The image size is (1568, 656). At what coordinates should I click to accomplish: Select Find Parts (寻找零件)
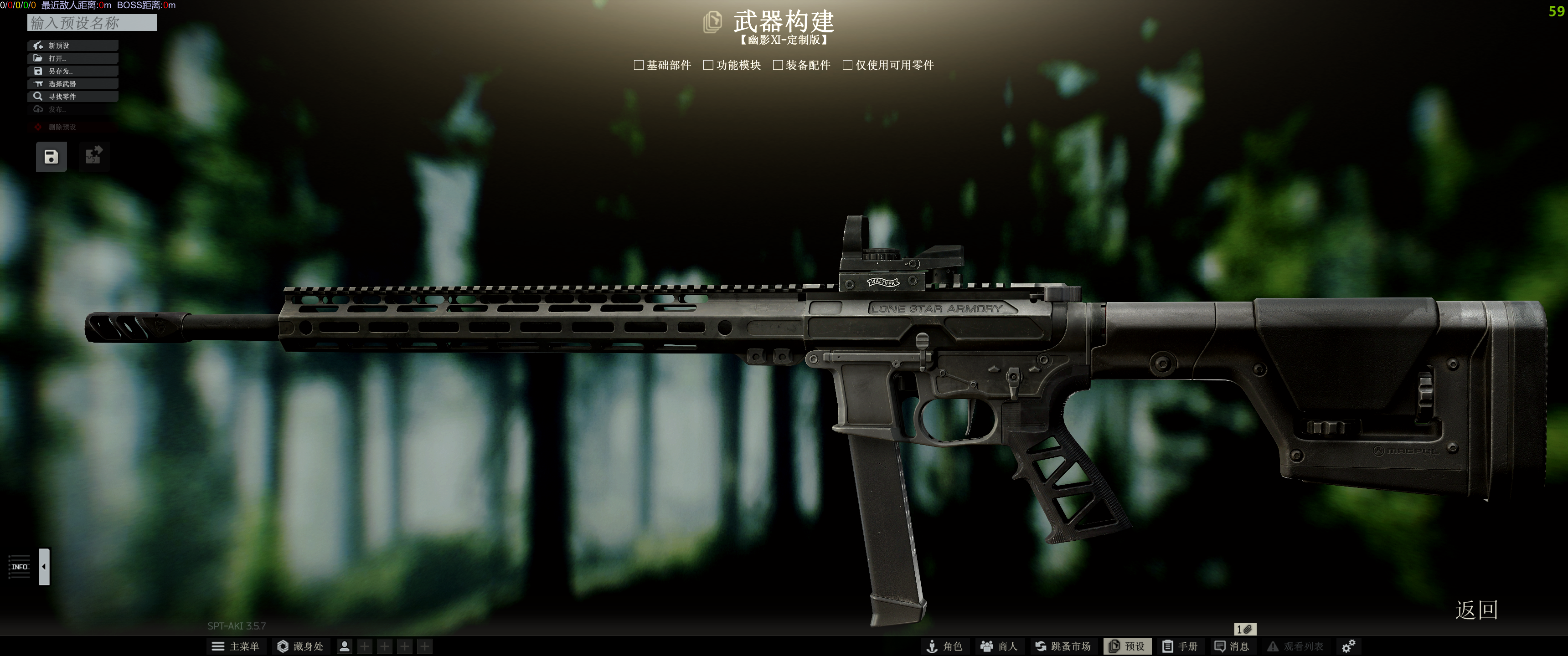point(72,97)
